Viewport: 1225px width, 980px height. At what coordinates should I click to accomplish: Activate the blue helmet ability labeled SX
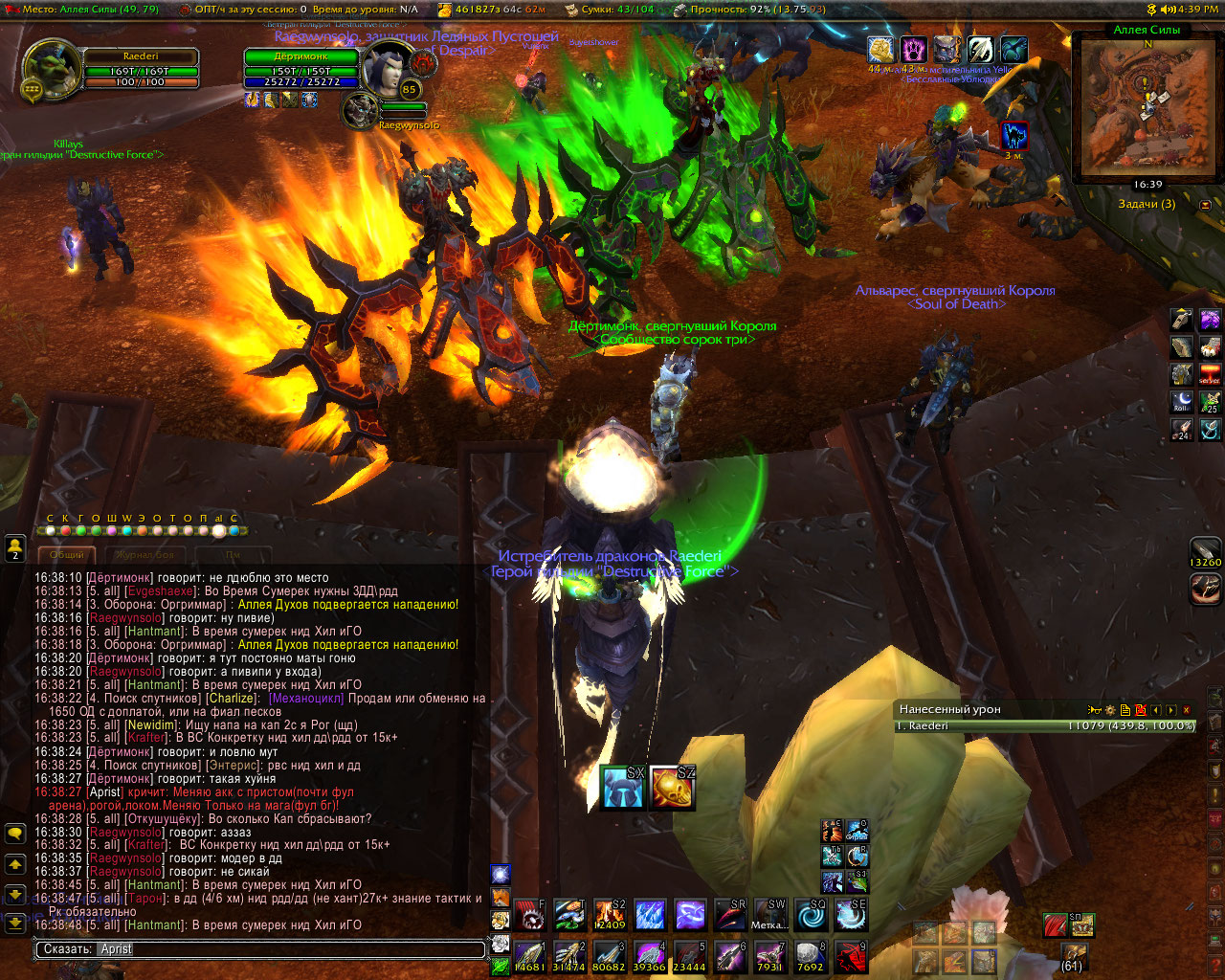pos(623,788)
